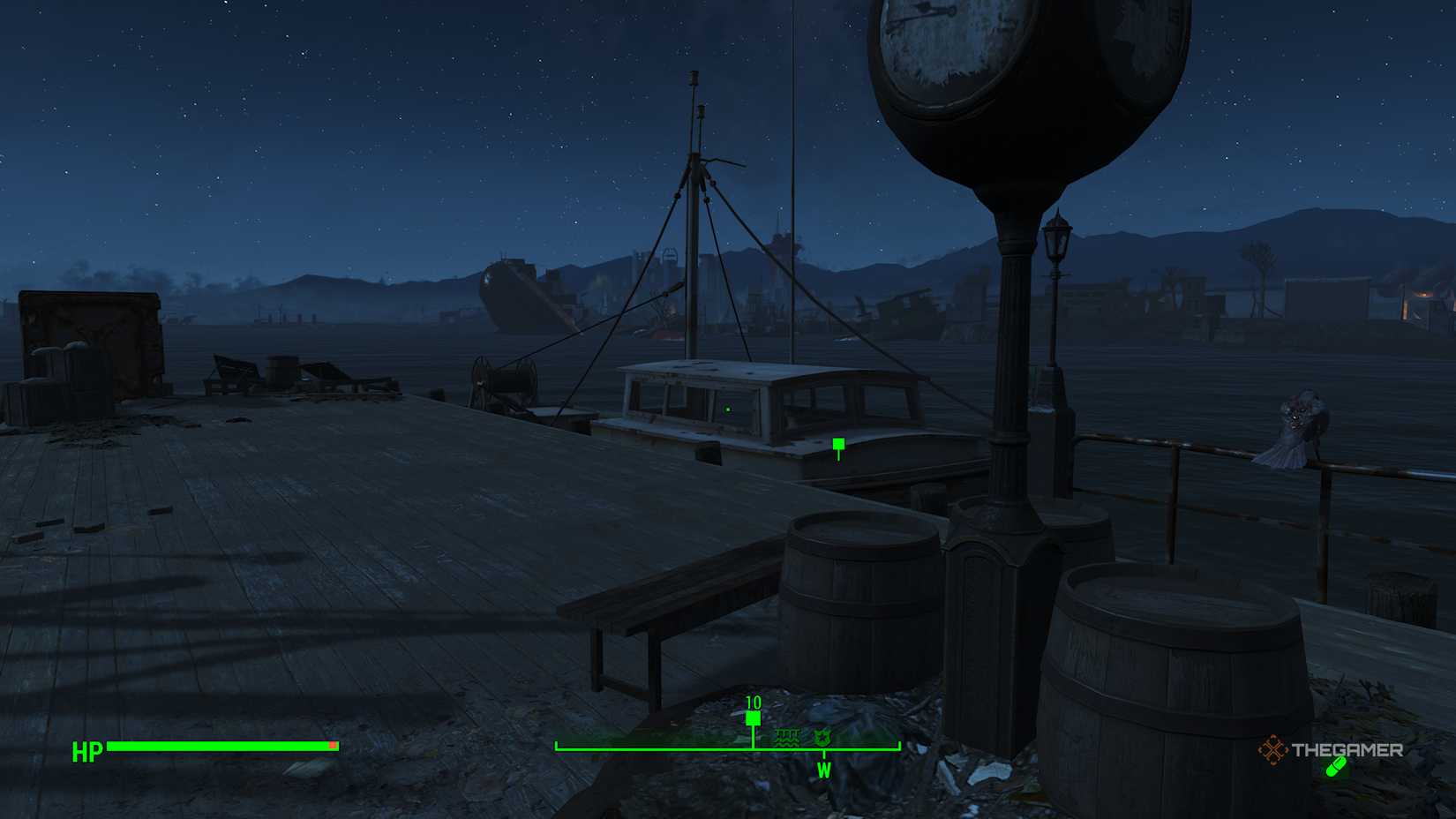Select the small green dot in the boat cabin
Screen dimensions: 1456x819
(727, 409)
